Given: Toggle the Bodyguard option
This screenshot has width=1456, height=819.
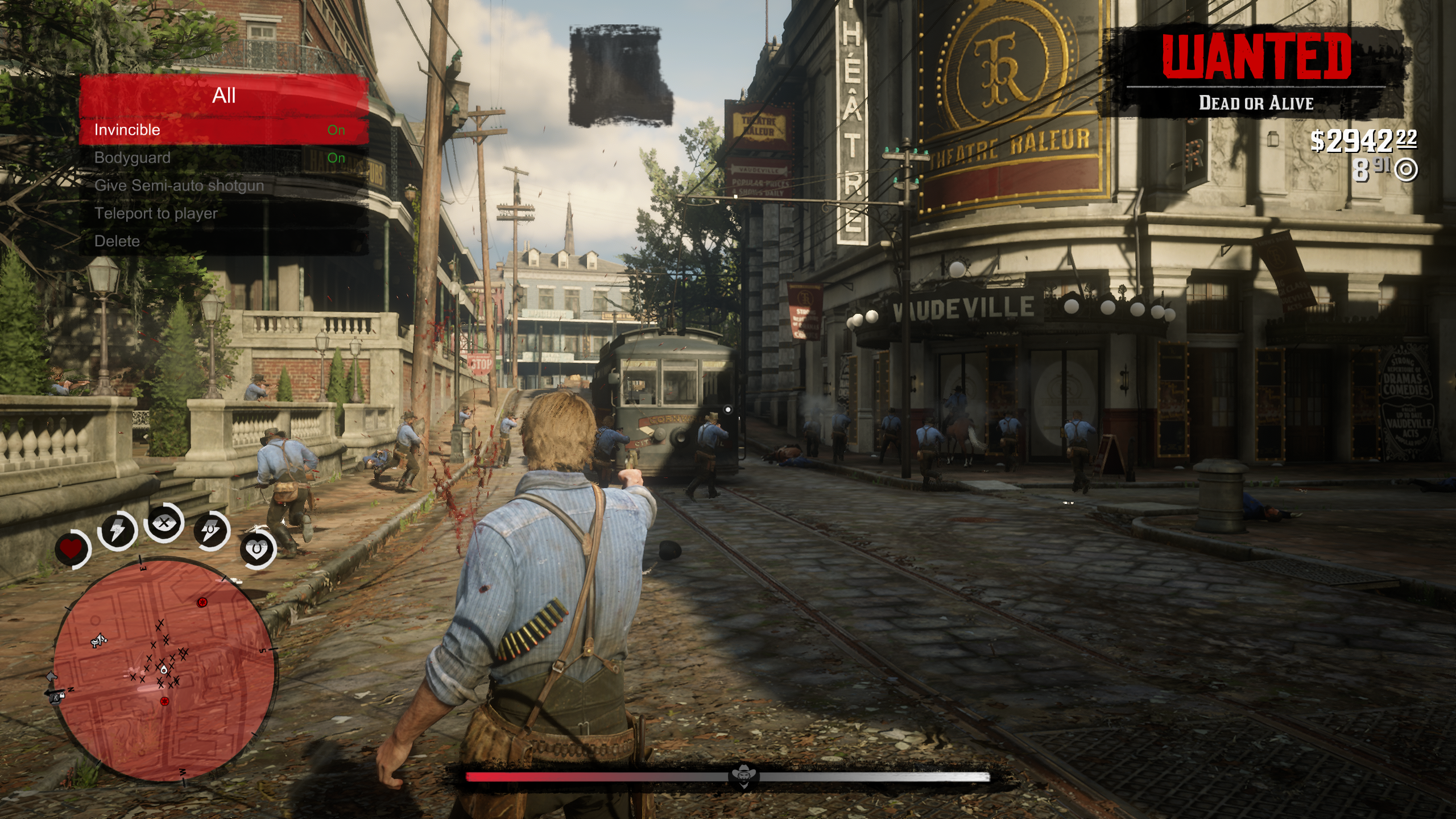Looking at the screenshot, I should point(224,158).
